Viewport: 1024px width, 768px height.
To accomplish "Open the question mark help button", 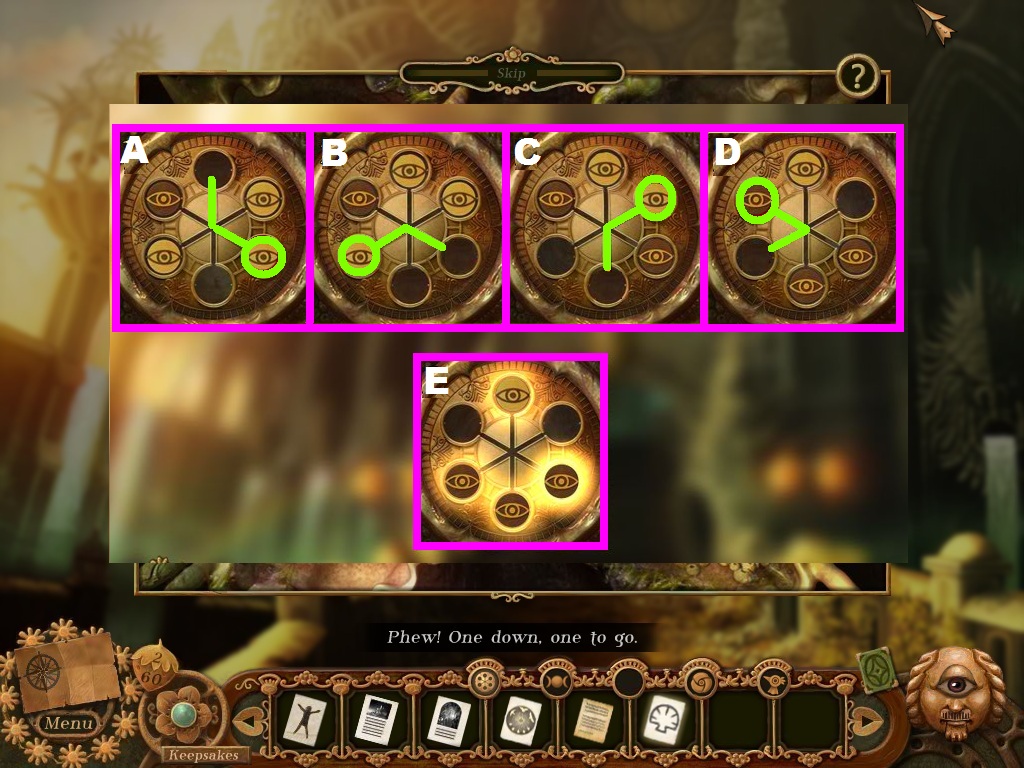I will (x=858, y=76).
